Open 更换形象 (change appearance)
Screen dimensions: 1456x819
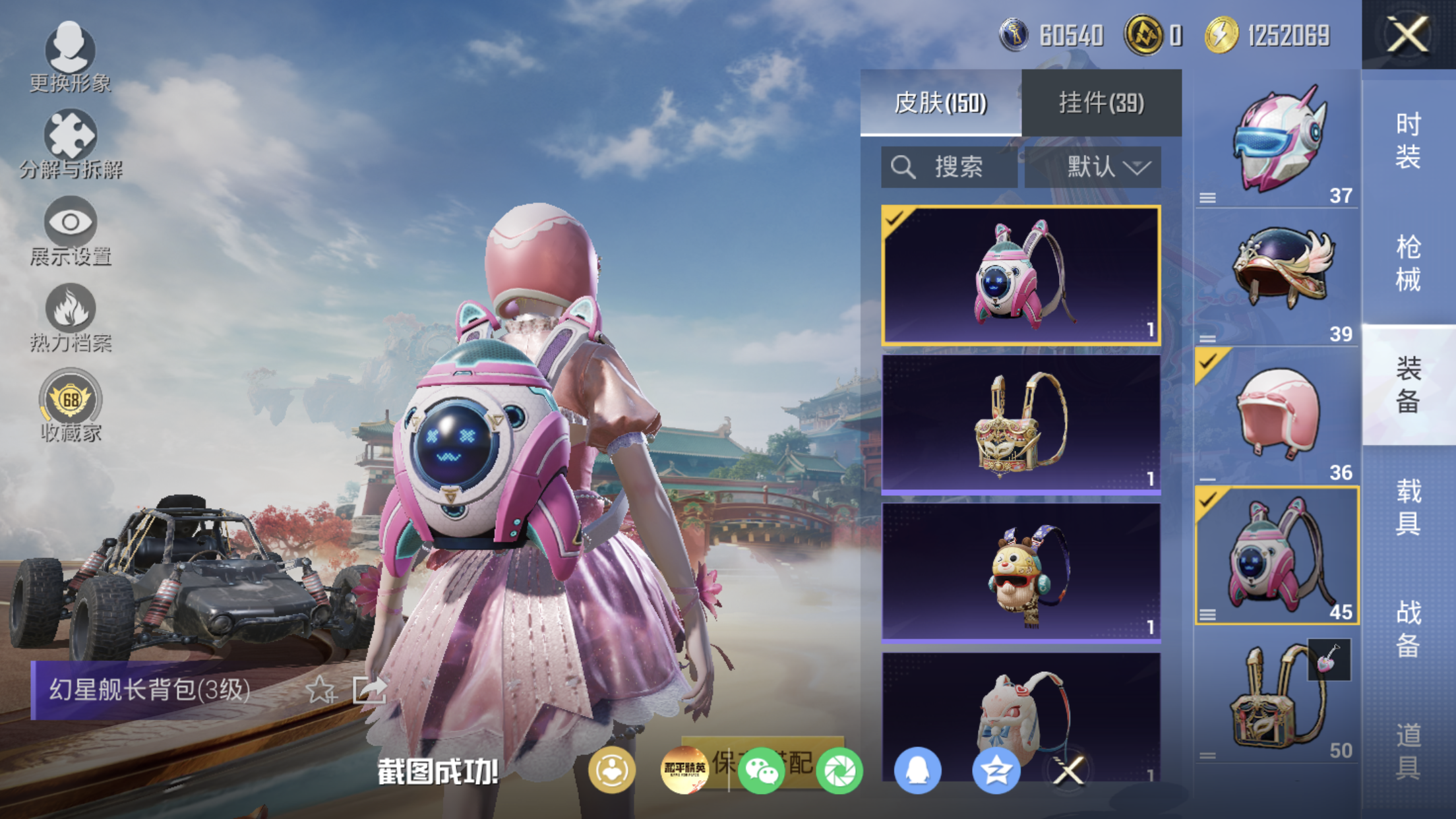[x=70, y=57]
